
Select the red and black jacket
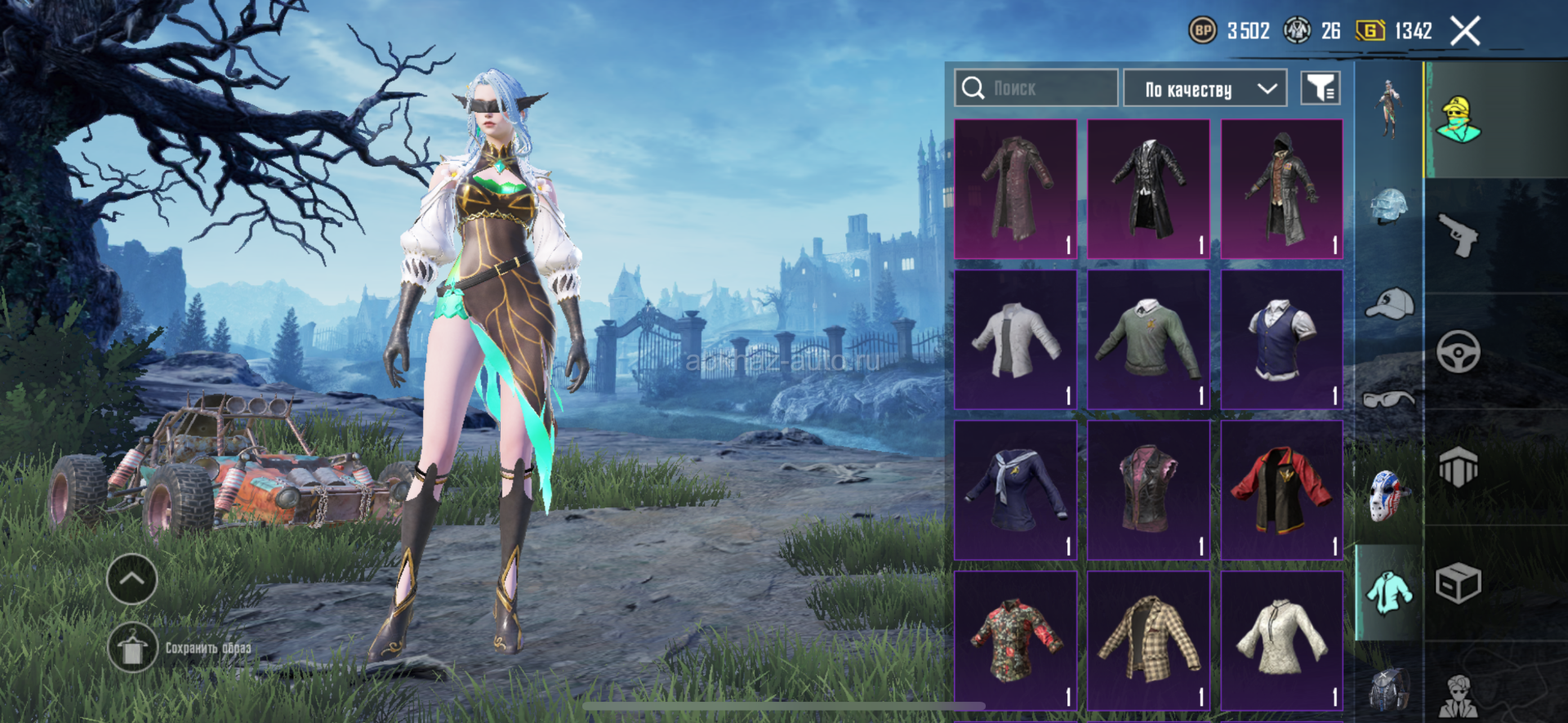click(x=1281, y=490)
